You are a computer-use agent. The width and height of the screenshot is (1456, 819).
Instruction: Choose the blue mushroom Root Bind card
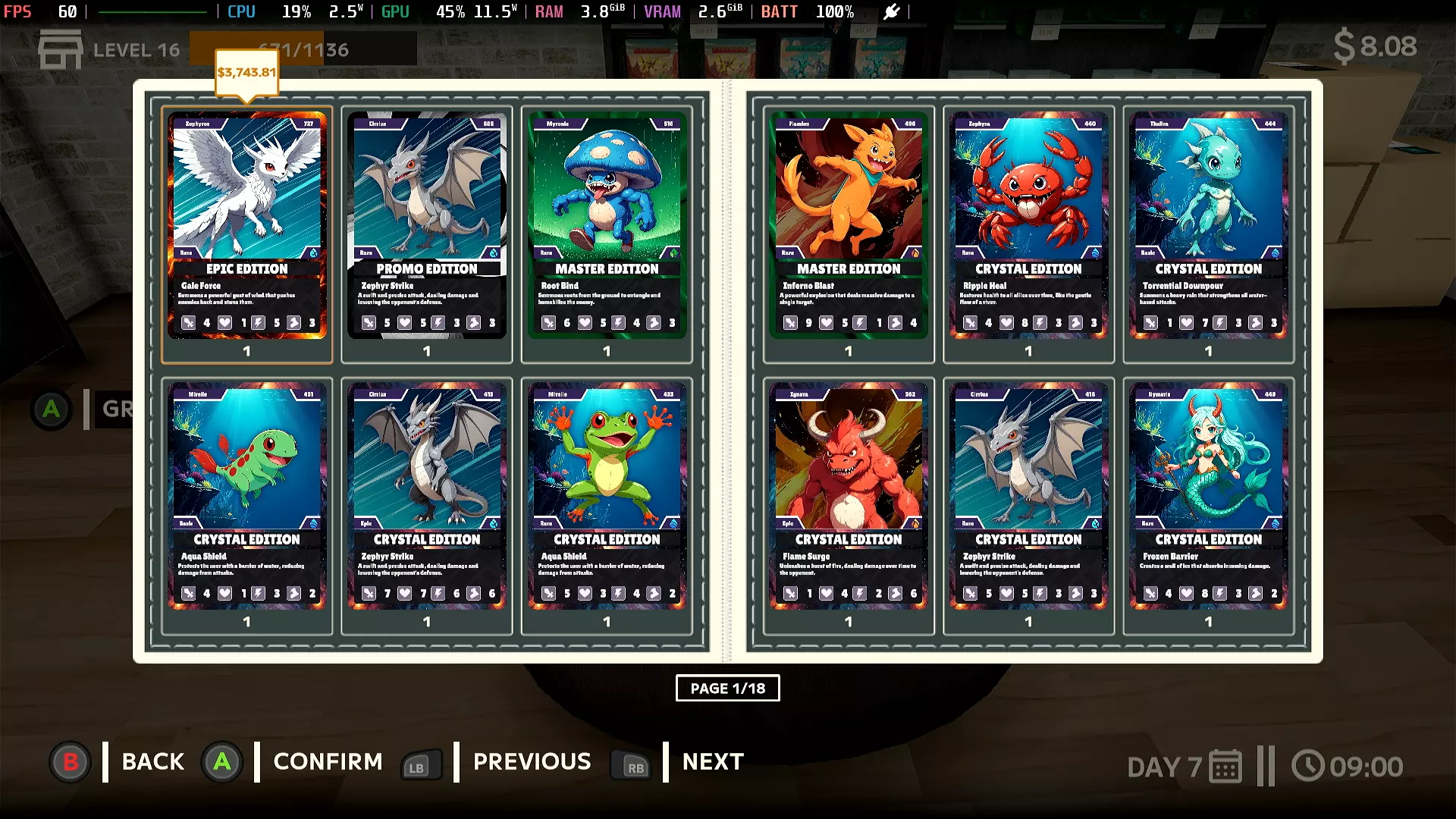607,225
